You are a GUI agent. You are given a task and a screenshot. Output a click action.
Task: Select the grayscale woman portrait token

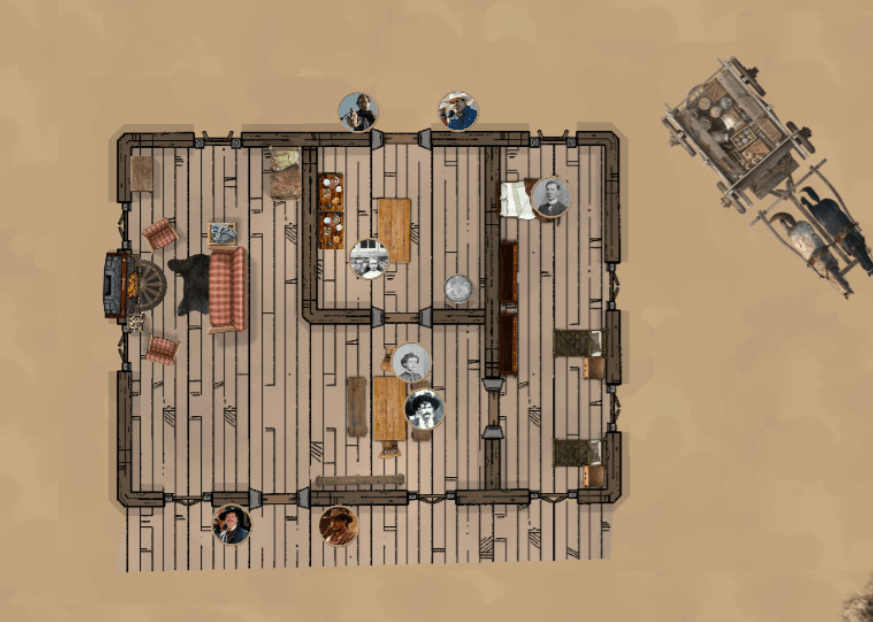[x=411, y=363]
